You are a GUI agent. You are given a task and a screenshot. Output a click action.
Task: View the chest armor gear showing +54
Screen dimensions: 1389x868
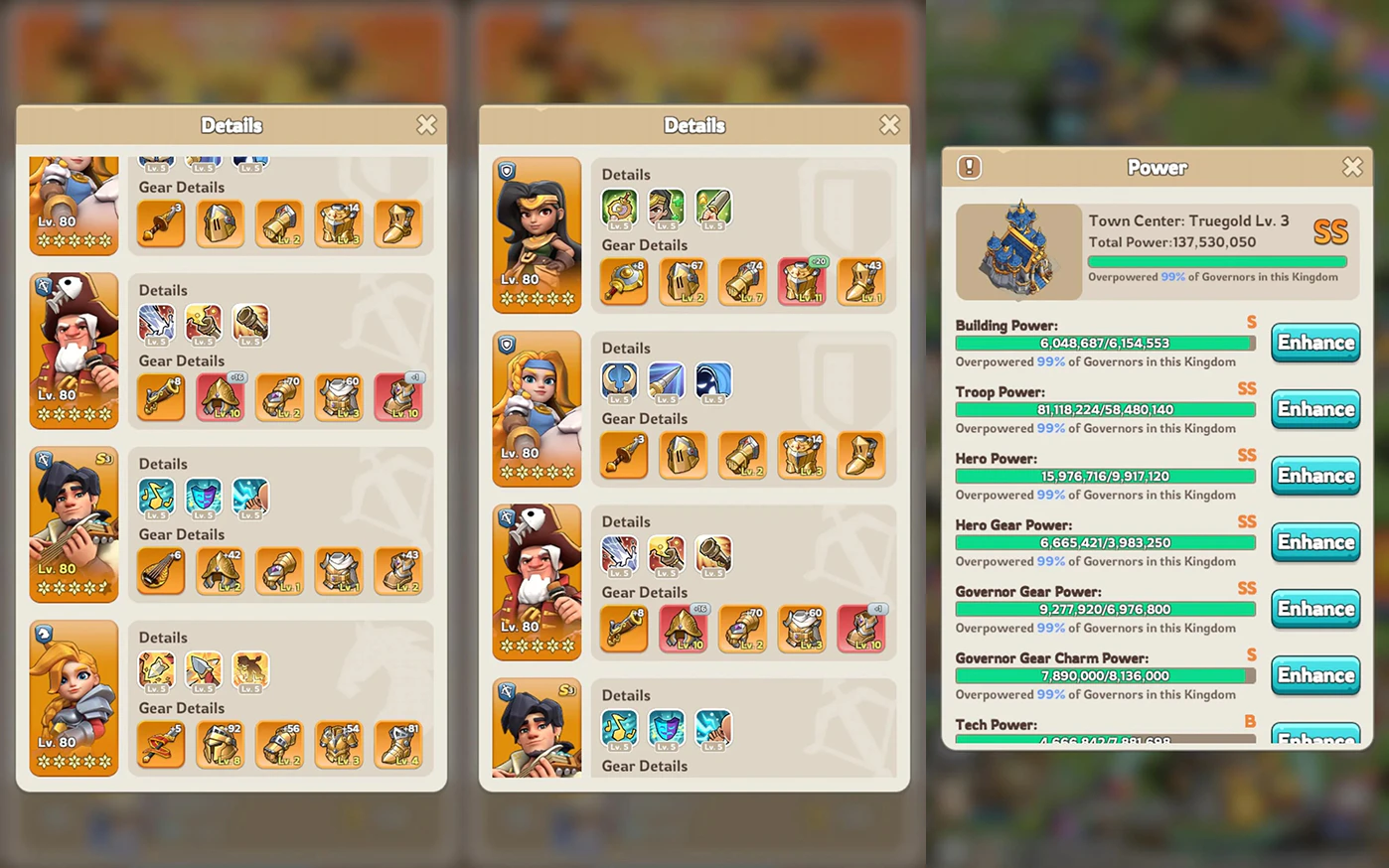[339, 746]
